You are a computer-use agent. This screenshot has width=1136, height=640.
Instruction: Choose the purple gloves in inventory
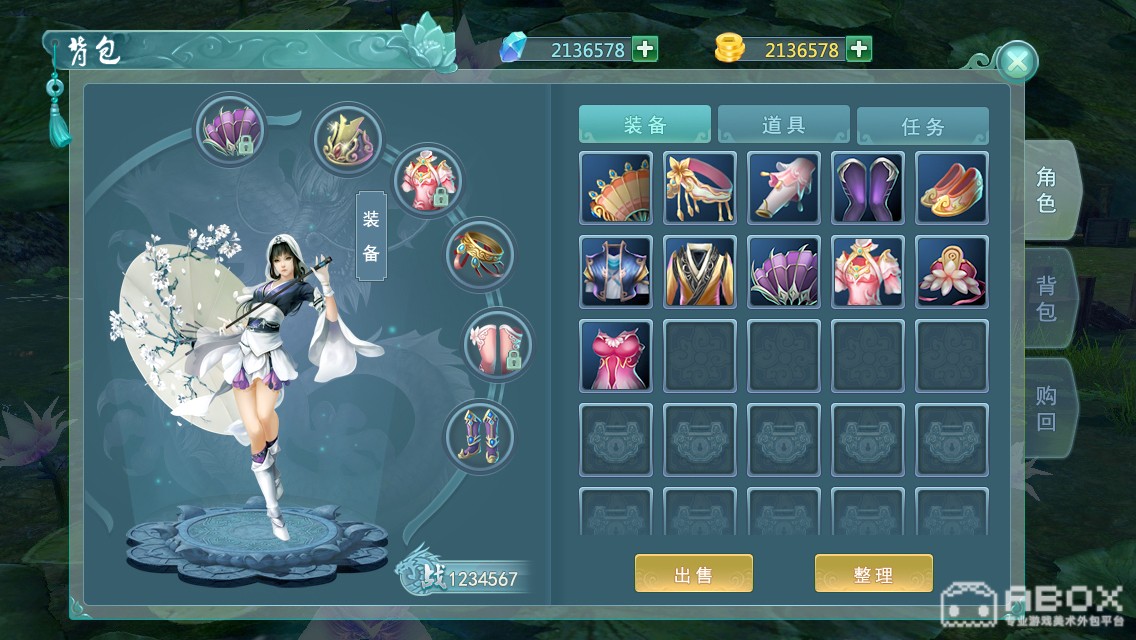tap(868, 188)
